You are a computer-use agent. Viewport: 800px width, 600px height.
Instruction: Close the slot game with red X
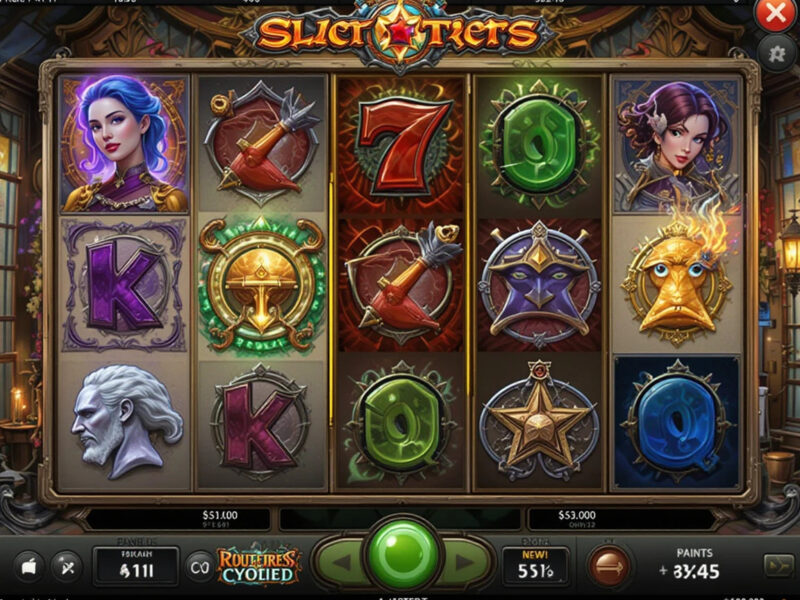tap(775, 14)
